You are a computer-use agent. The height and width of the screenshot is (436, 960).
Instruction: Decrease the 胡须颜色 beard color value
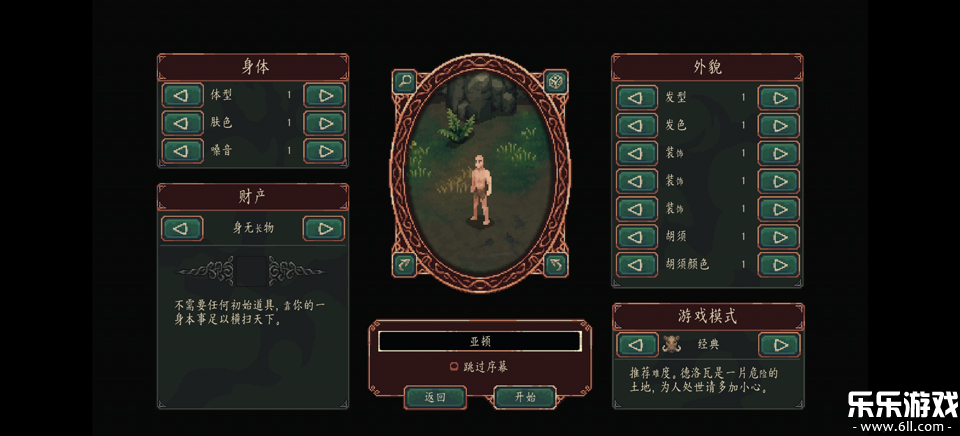(x=637, y=265)
